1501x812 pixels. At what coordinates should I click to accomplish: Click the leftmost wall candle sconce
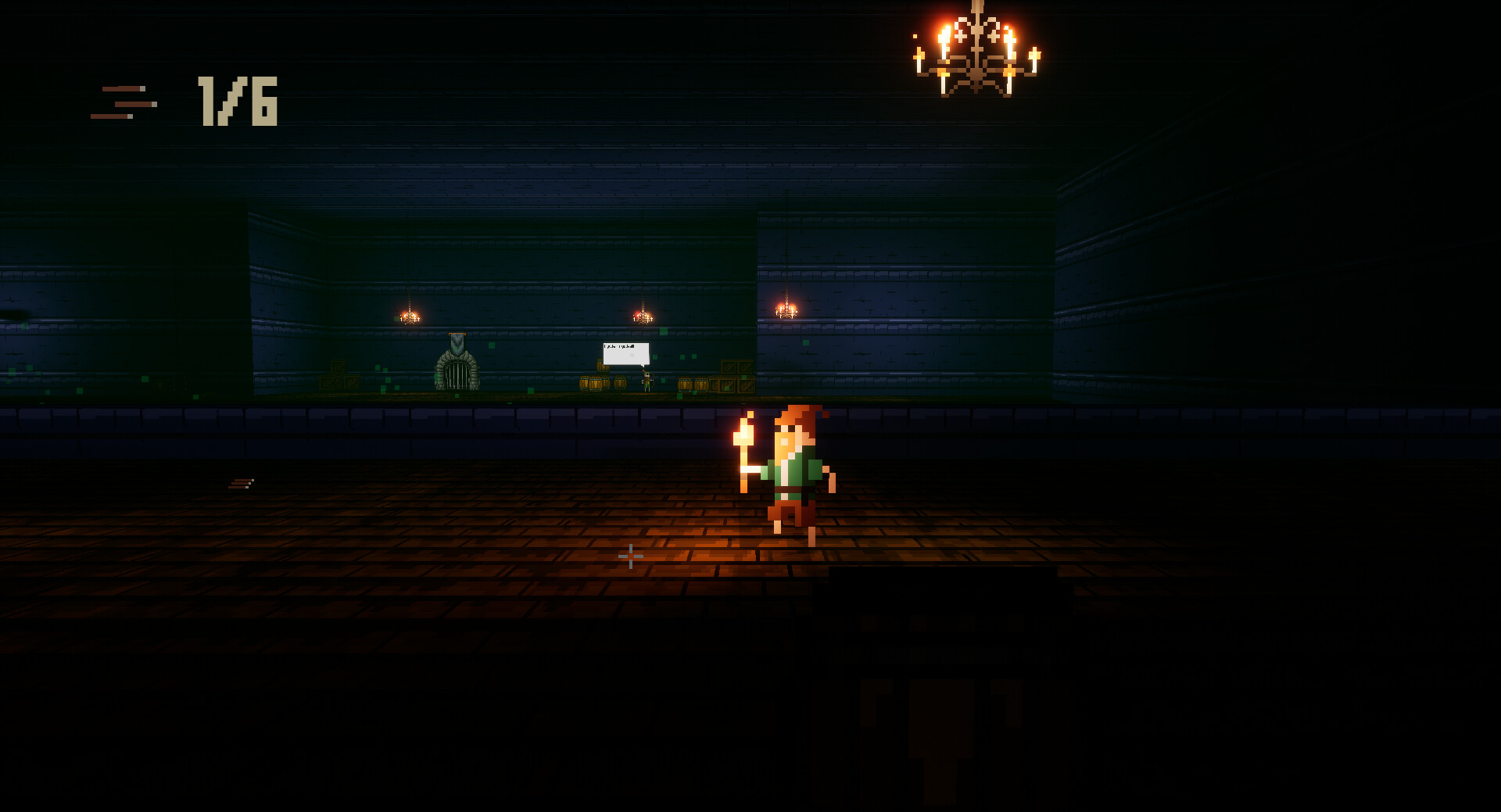click(408, 317)
